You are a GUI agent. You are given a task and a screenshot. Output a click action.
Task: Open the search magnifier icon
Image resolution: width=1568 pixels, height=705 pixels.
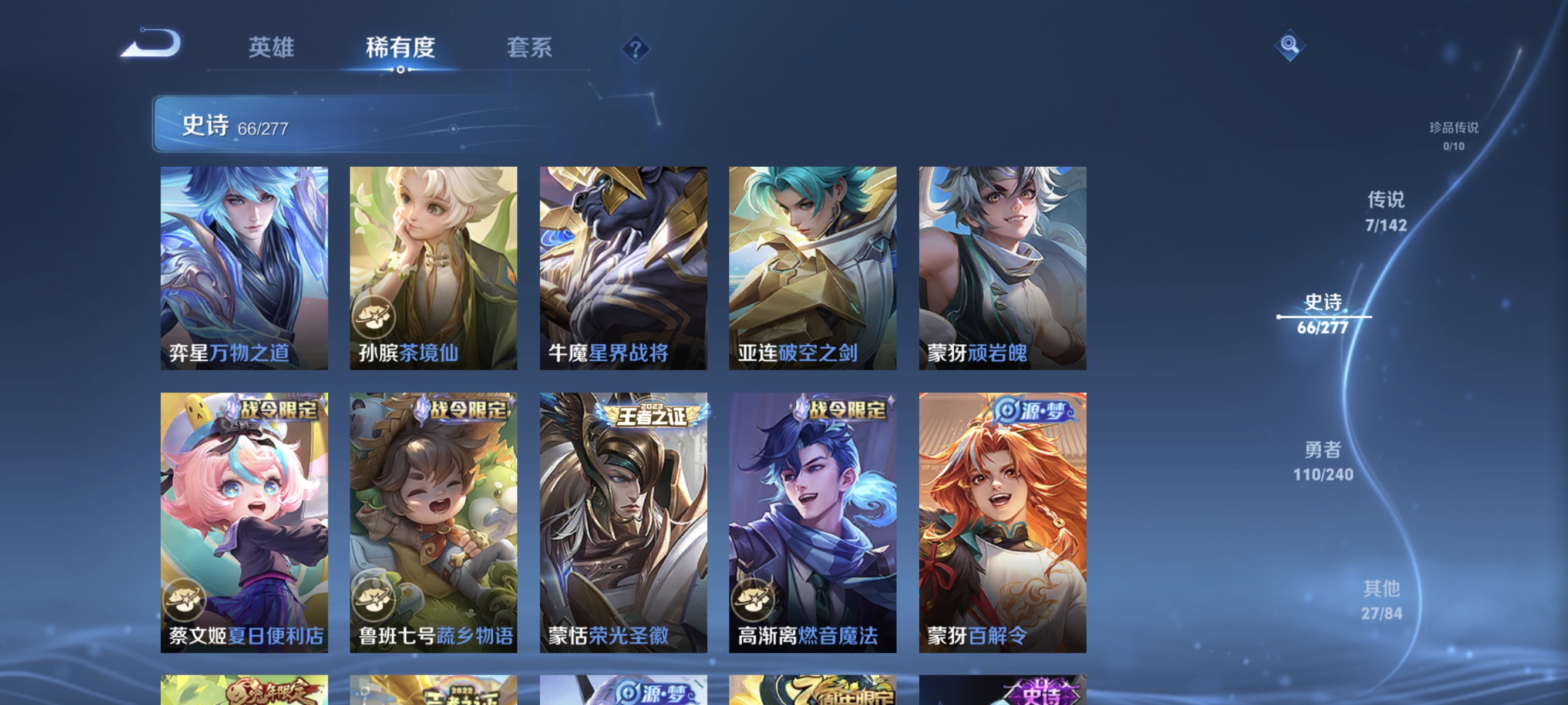click(1290, 45)
